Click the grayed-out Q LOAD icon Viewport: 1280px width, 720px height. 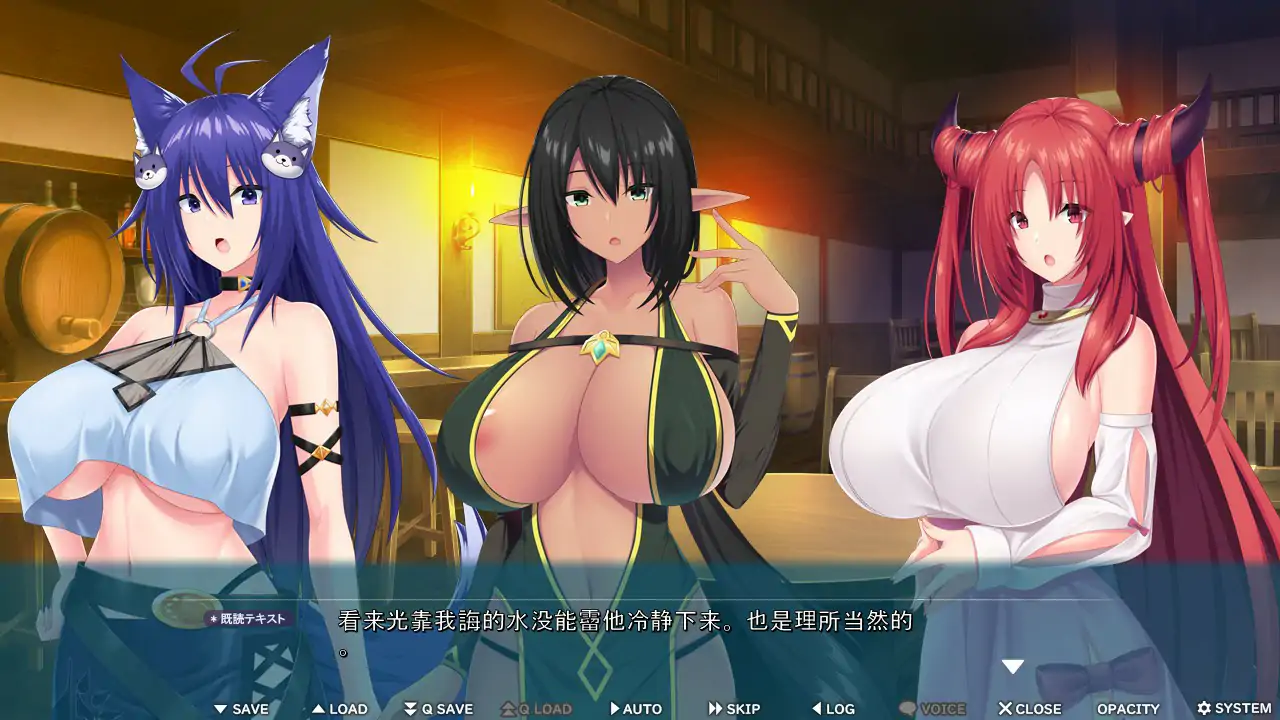click(x=508, y=708)
